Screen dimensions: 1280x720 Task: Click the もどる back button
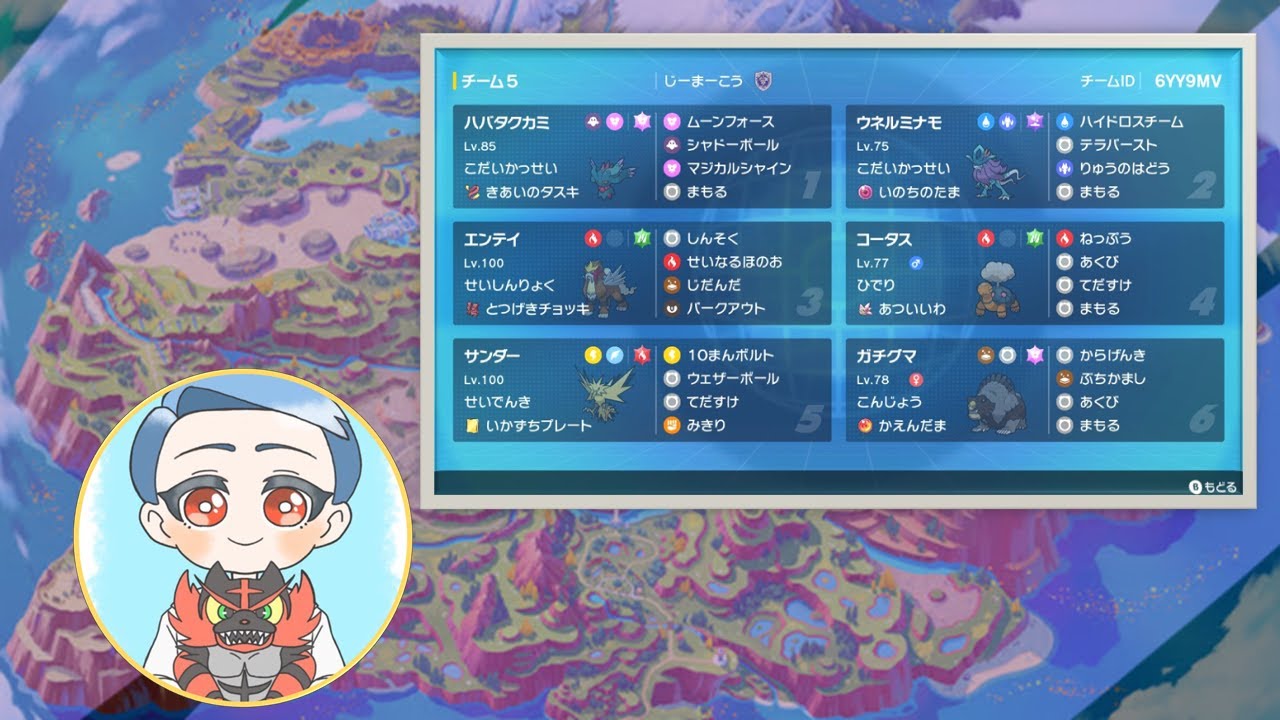pos(1213,487)
